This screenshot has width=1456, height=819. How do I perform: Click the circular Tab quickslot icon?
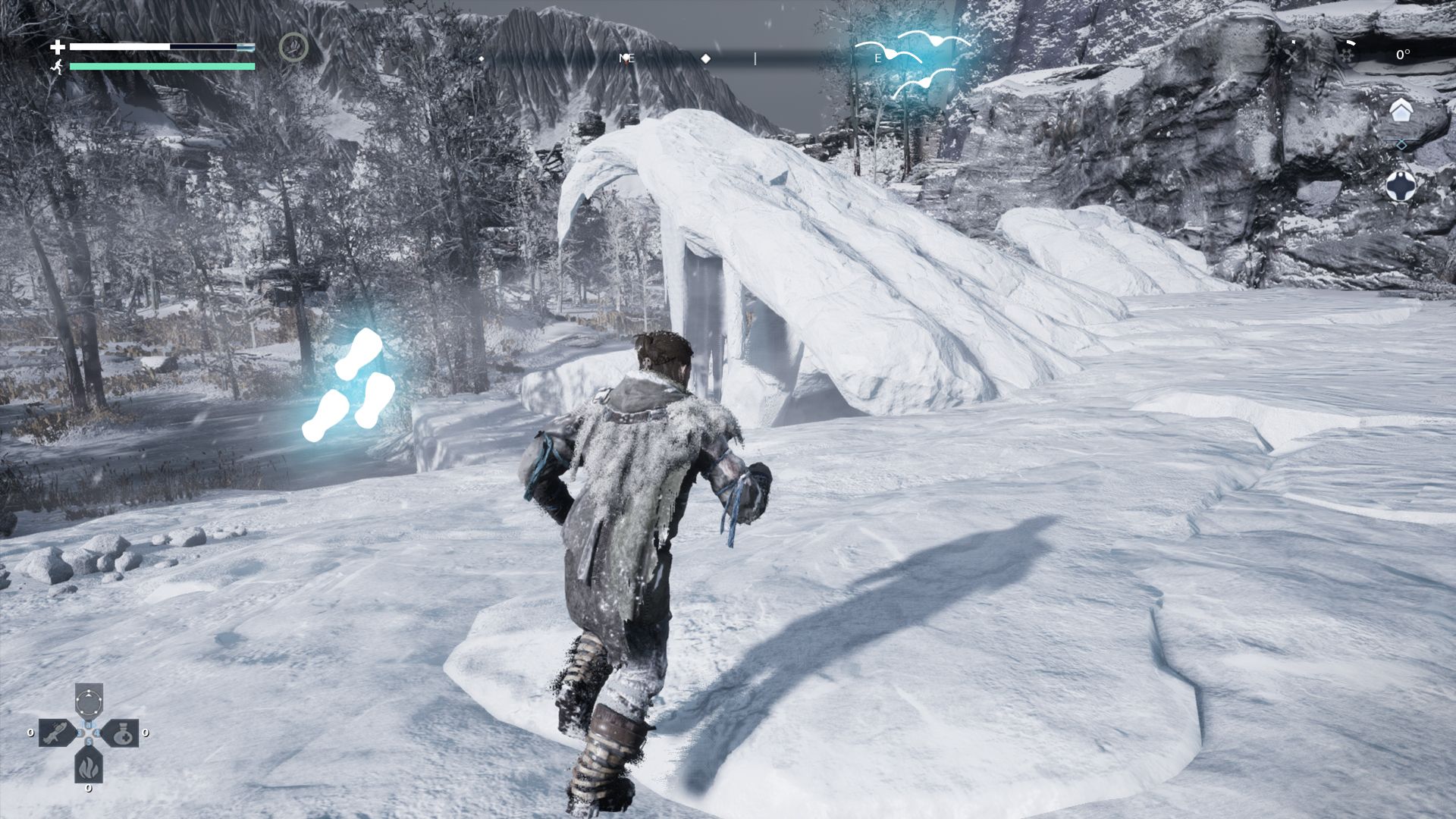coord(88,702)
